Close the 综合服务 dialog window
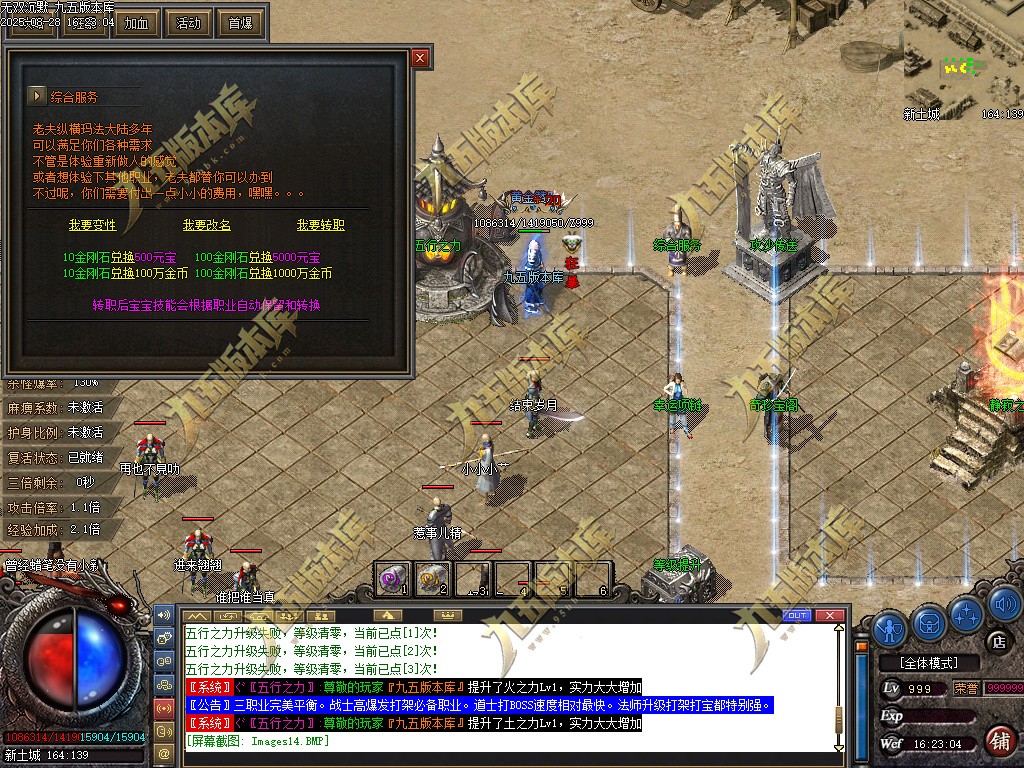 [420, 58]
